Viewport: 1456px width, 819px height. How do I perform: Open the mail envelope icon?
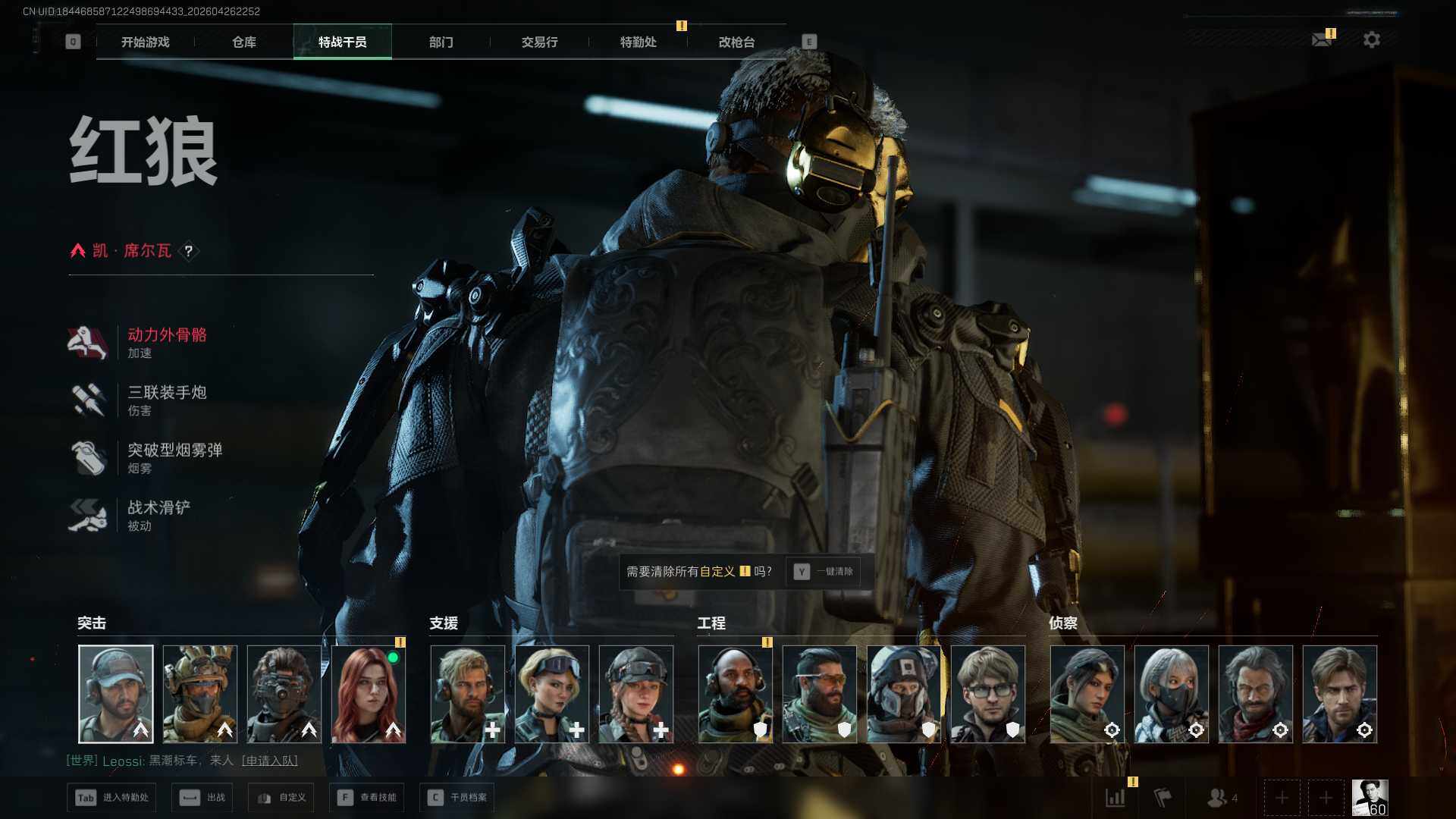pos(1322,39)
